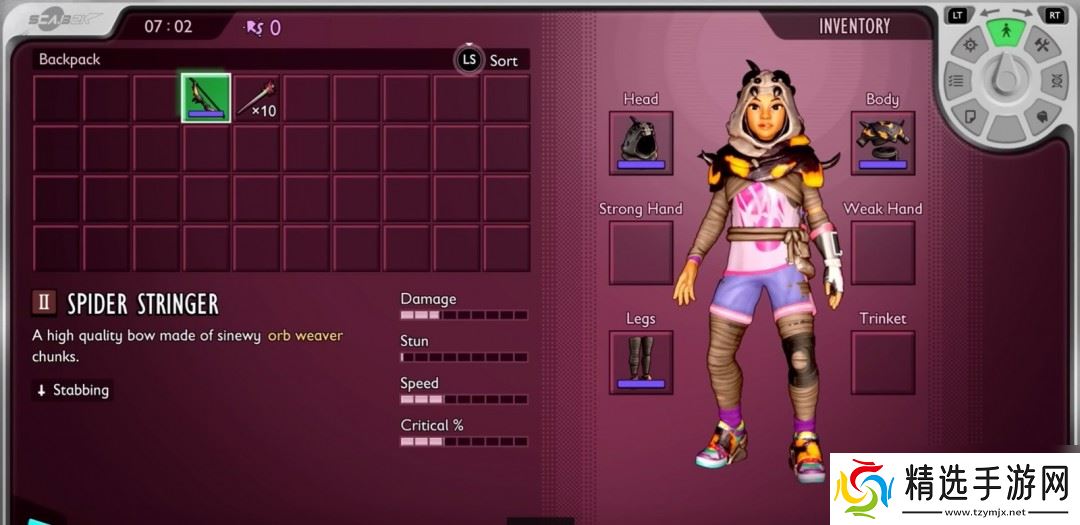
Task: Open the creature head tab on the dial
Action: tap(1041, 115)
